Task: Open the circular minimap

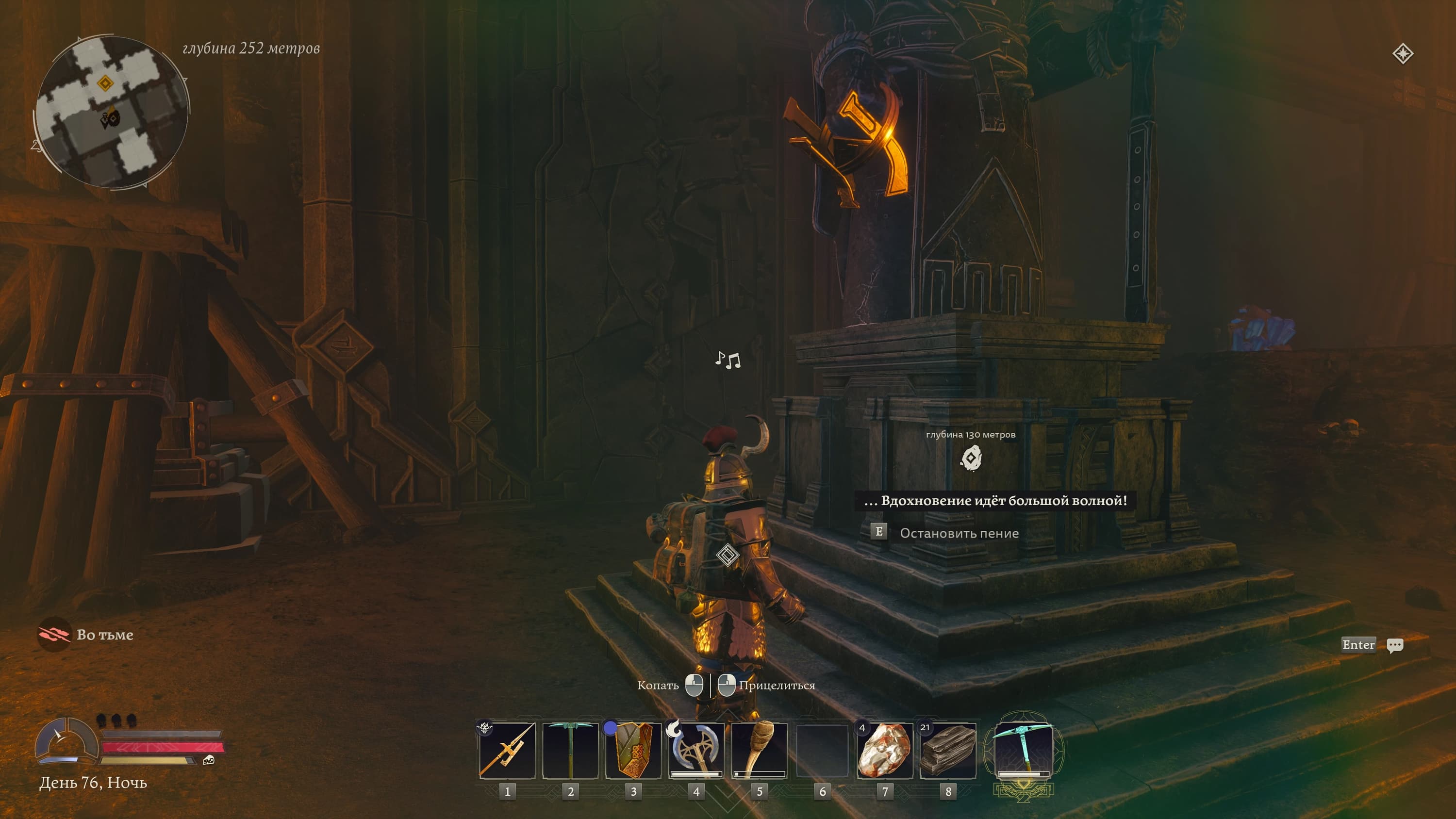Action: tap(111, 112)
